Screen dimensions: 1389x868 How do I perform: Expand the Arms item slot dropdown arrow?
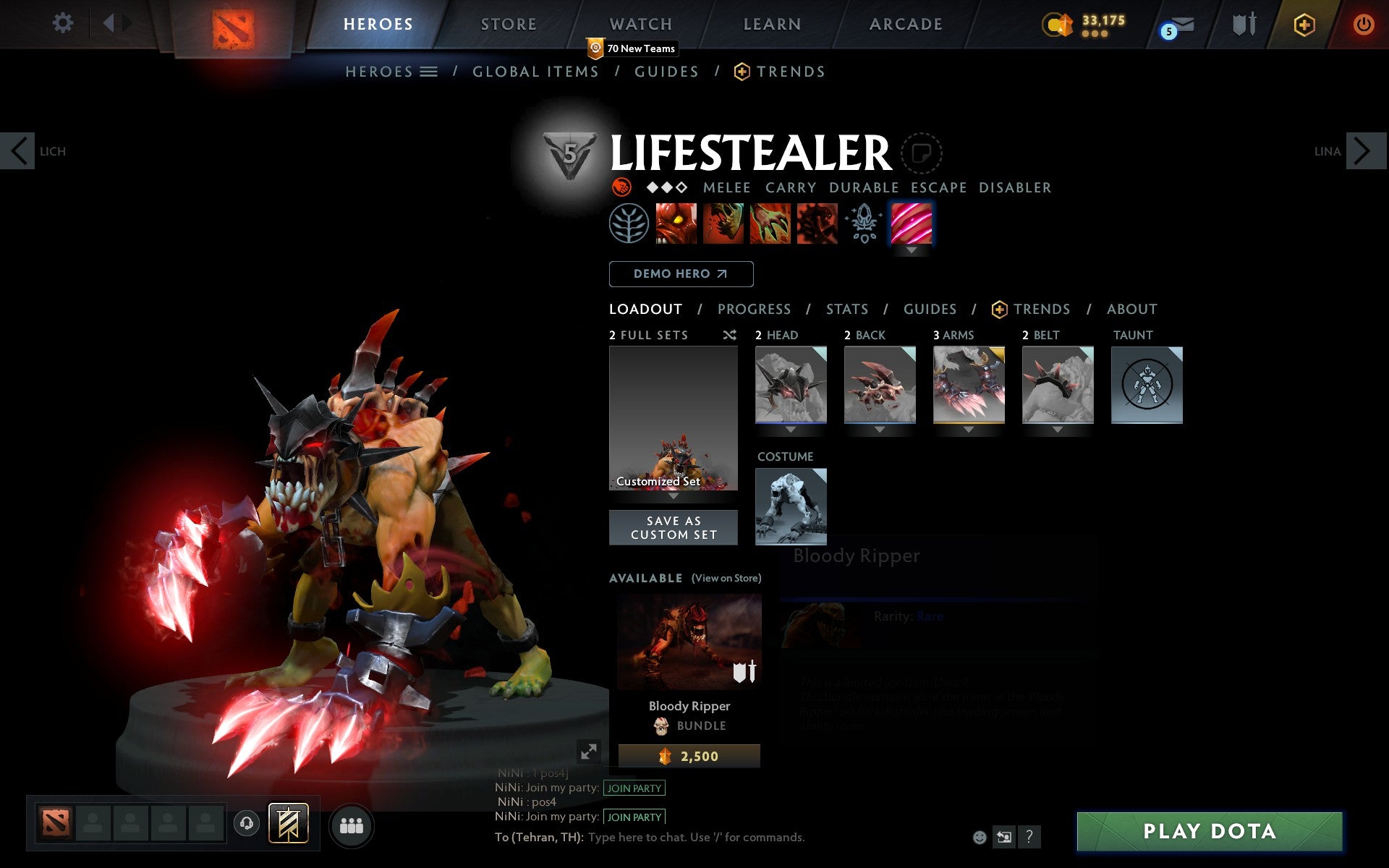point(969,428)
